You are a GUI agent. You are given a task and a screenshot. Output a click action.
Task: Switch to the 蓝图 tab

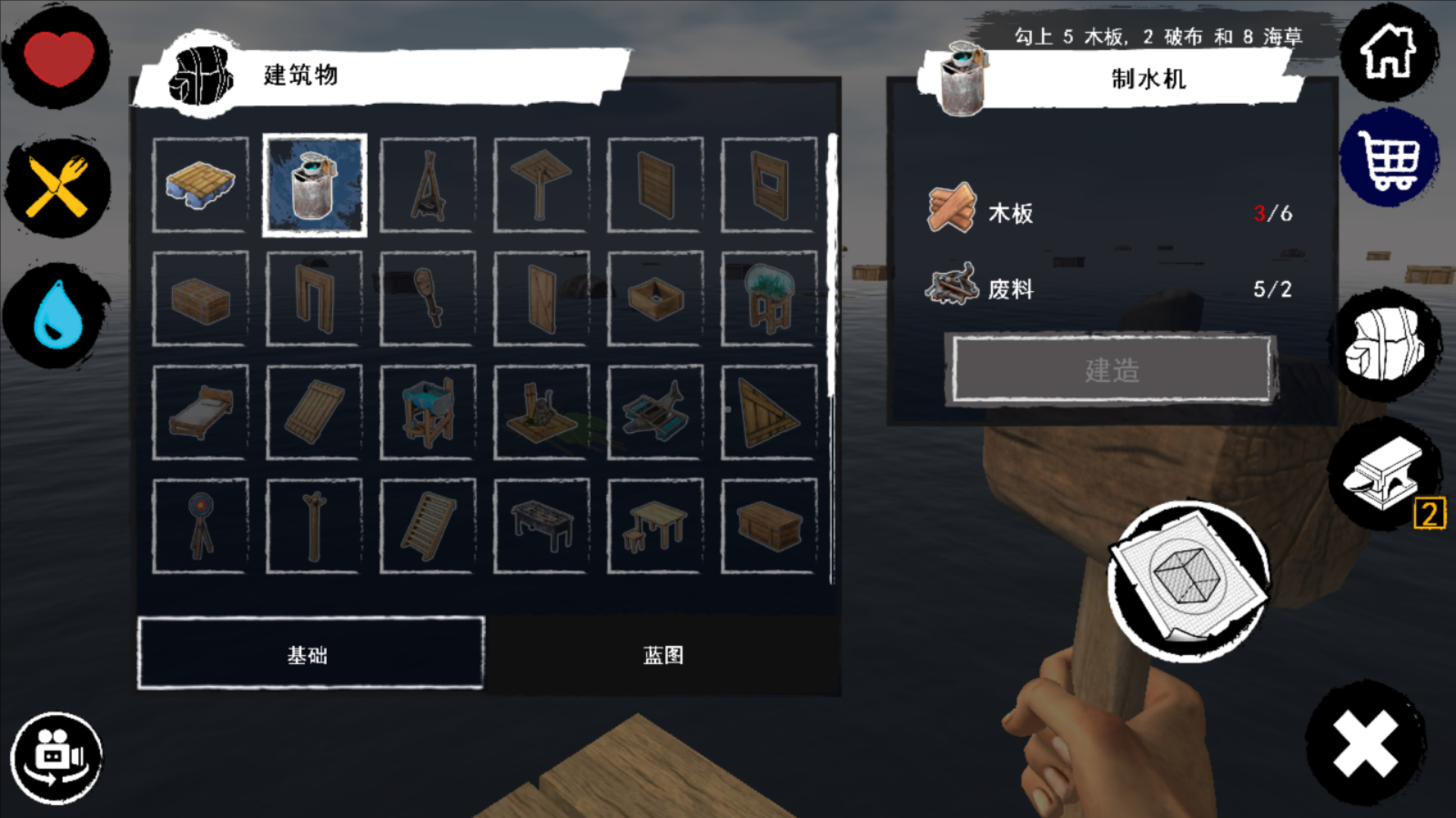(x=663, y=655)
